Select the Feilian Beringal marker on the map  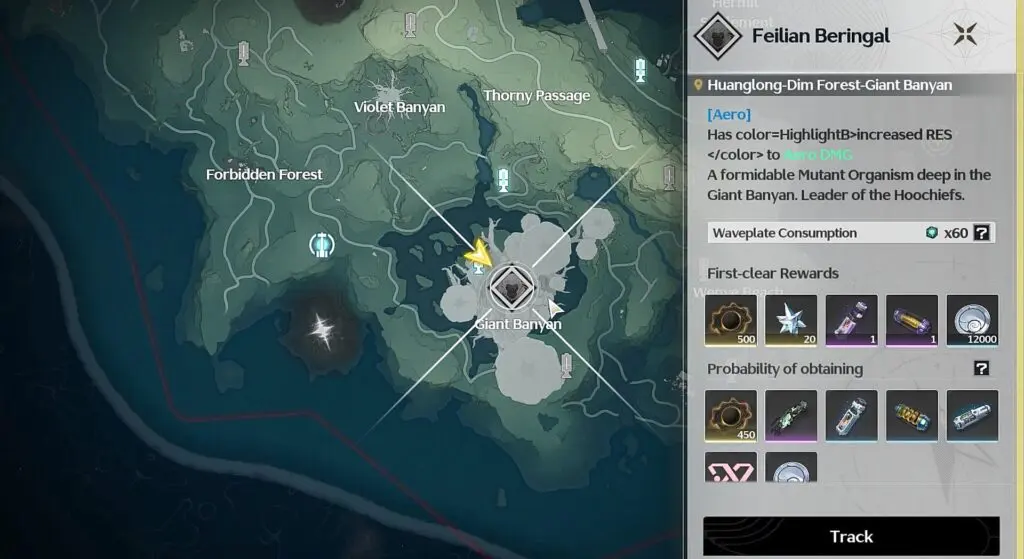click(x=510, y=288)
